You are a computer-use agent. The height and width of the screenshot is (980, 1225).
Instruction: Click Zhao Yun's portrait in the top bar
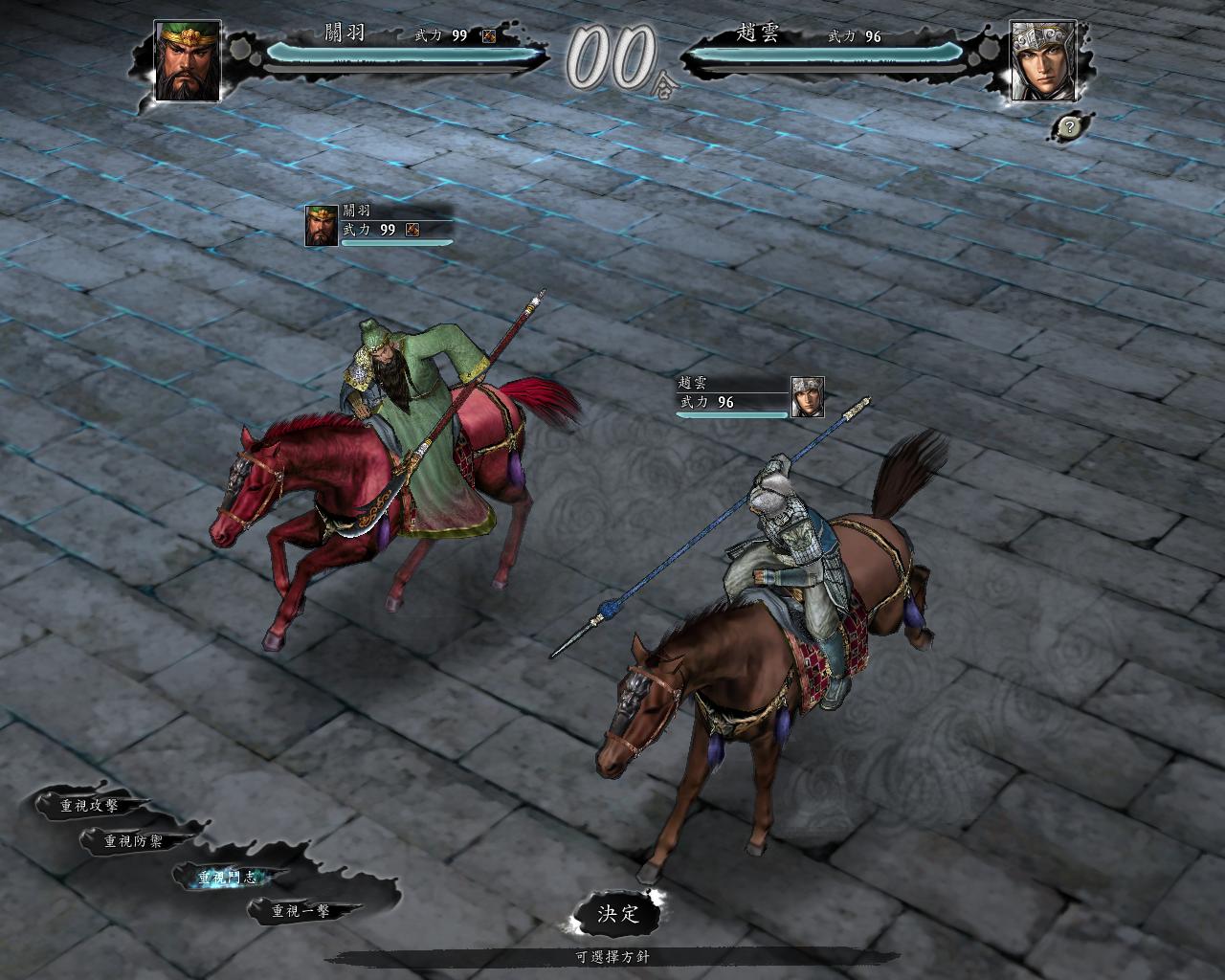coord(1042,60)
